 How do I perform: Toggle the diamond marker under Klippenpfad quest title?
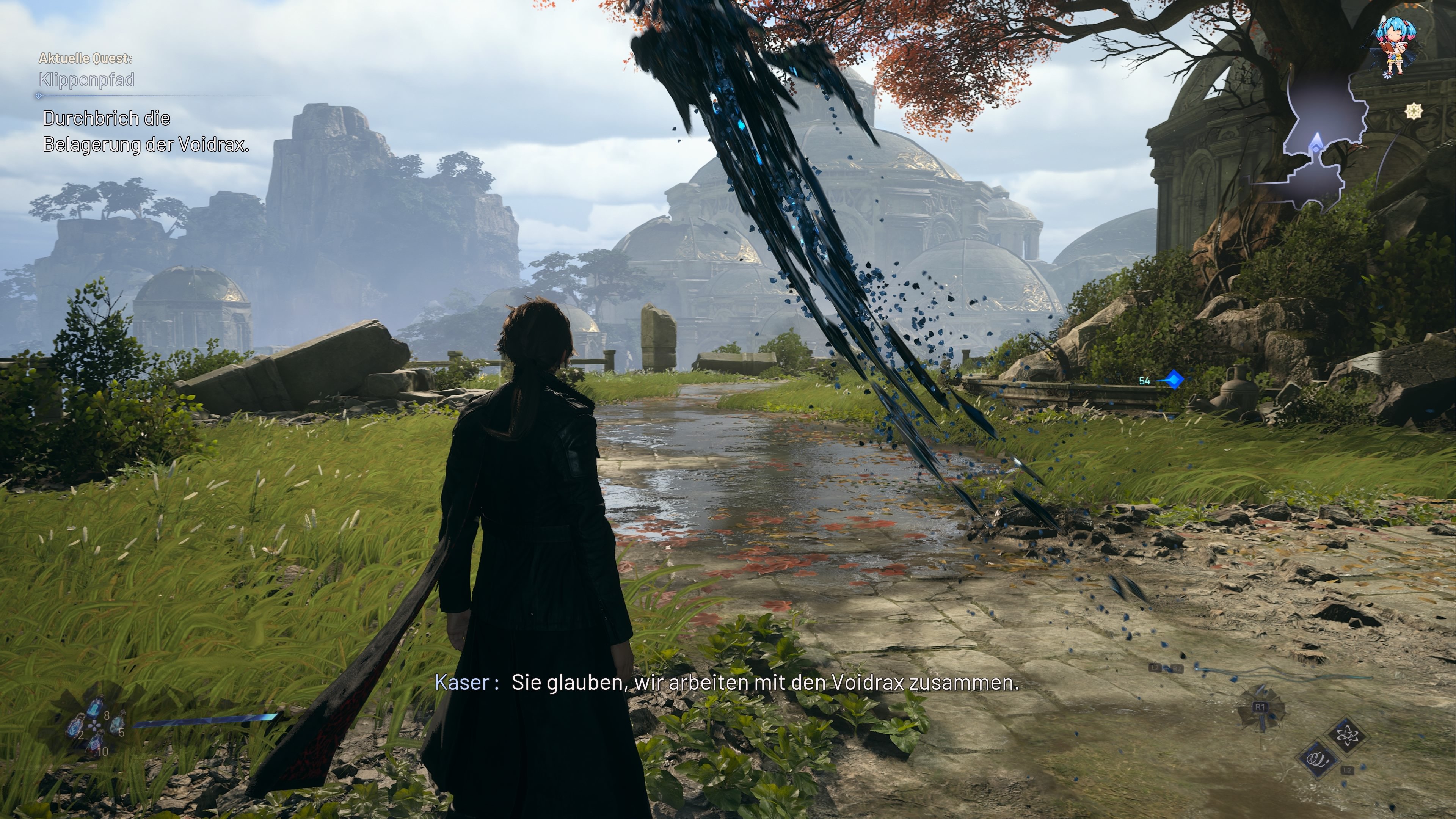38,97
